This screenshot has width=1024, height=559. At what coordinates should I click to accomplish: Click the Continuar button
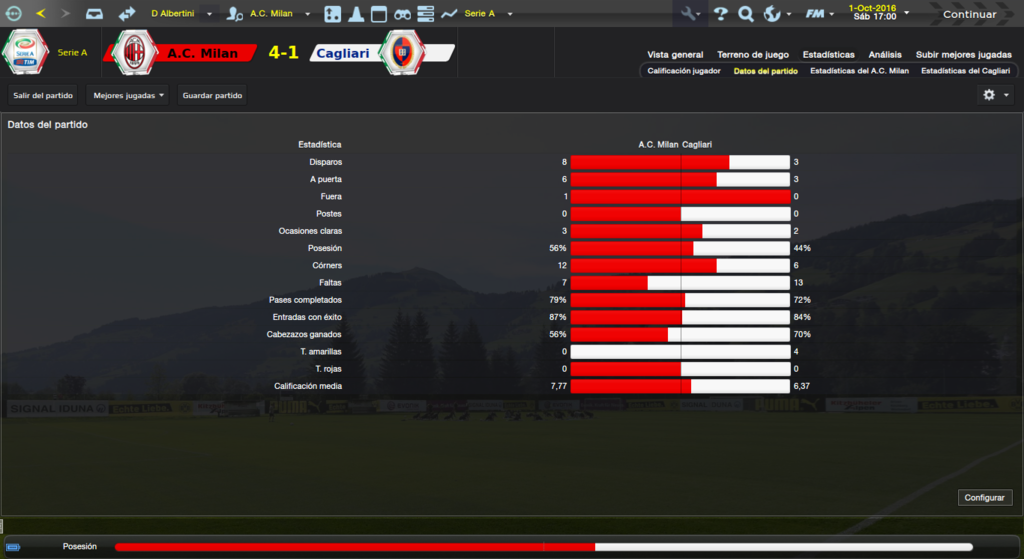(969, 14)
